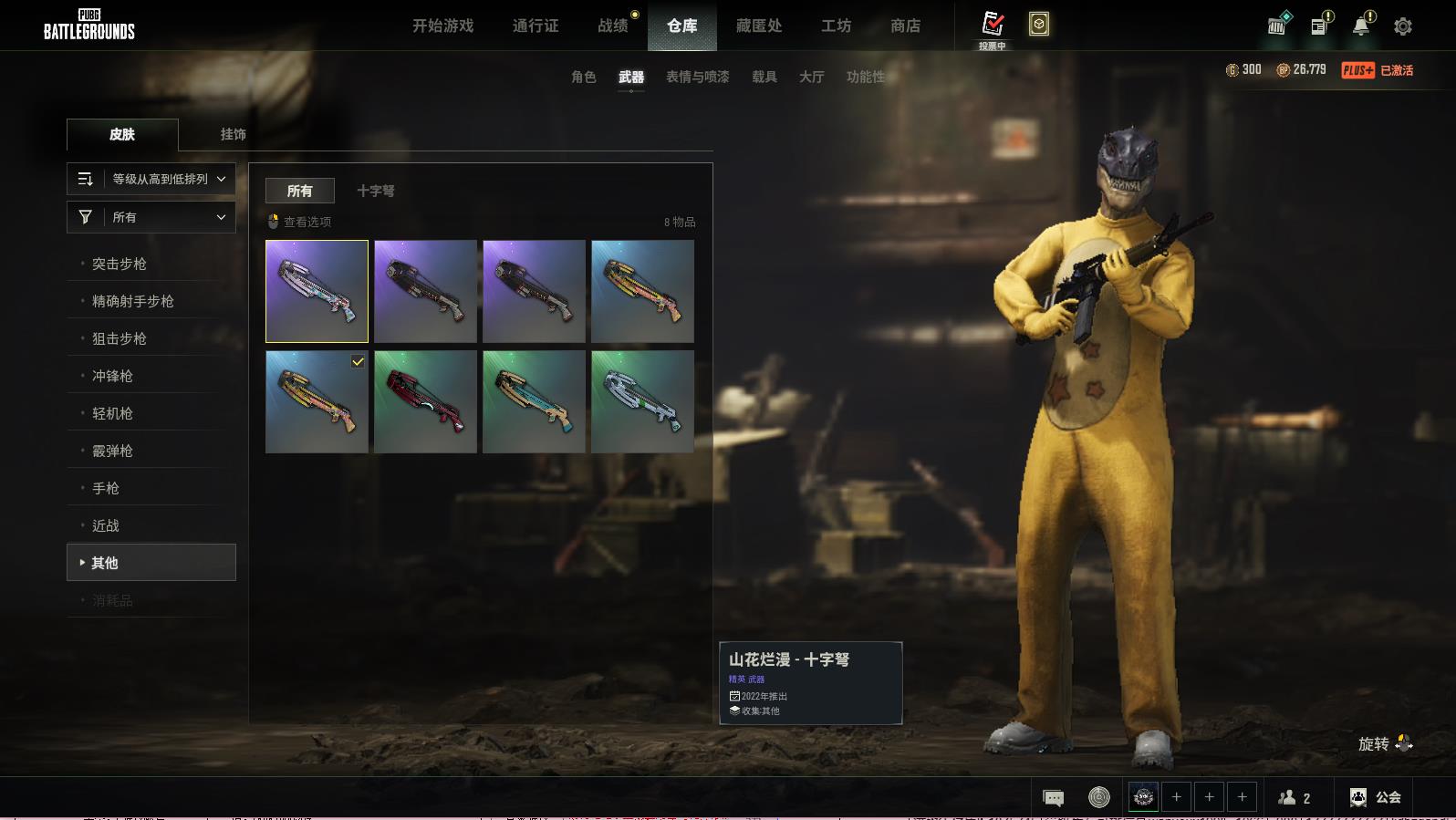Switch to the 工坊 workshop tab
Image resolution: width=1456 pixels, height=820 pixels.
[836, 26]
